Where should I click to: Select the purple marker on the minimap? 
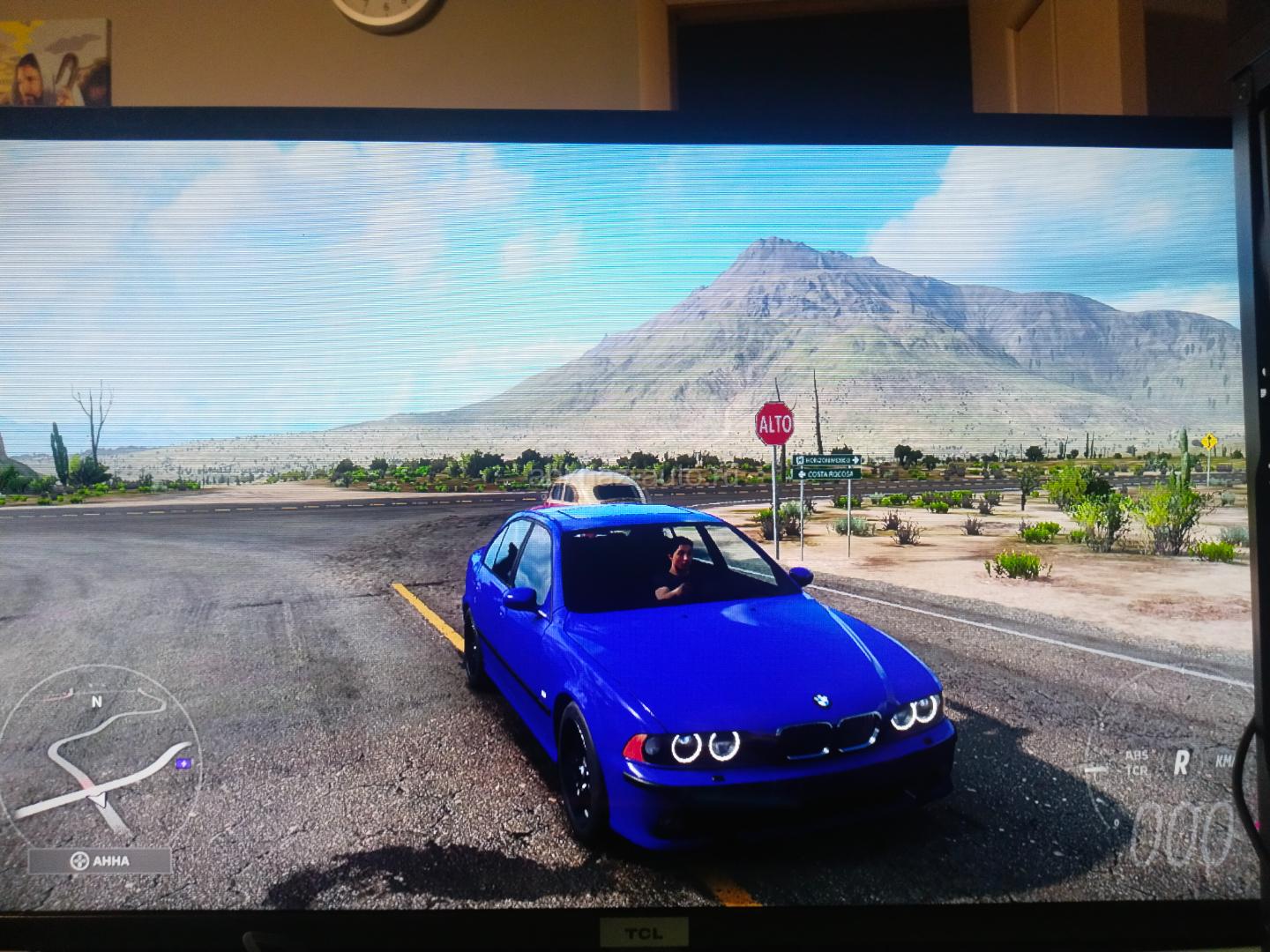coord(183,762)
